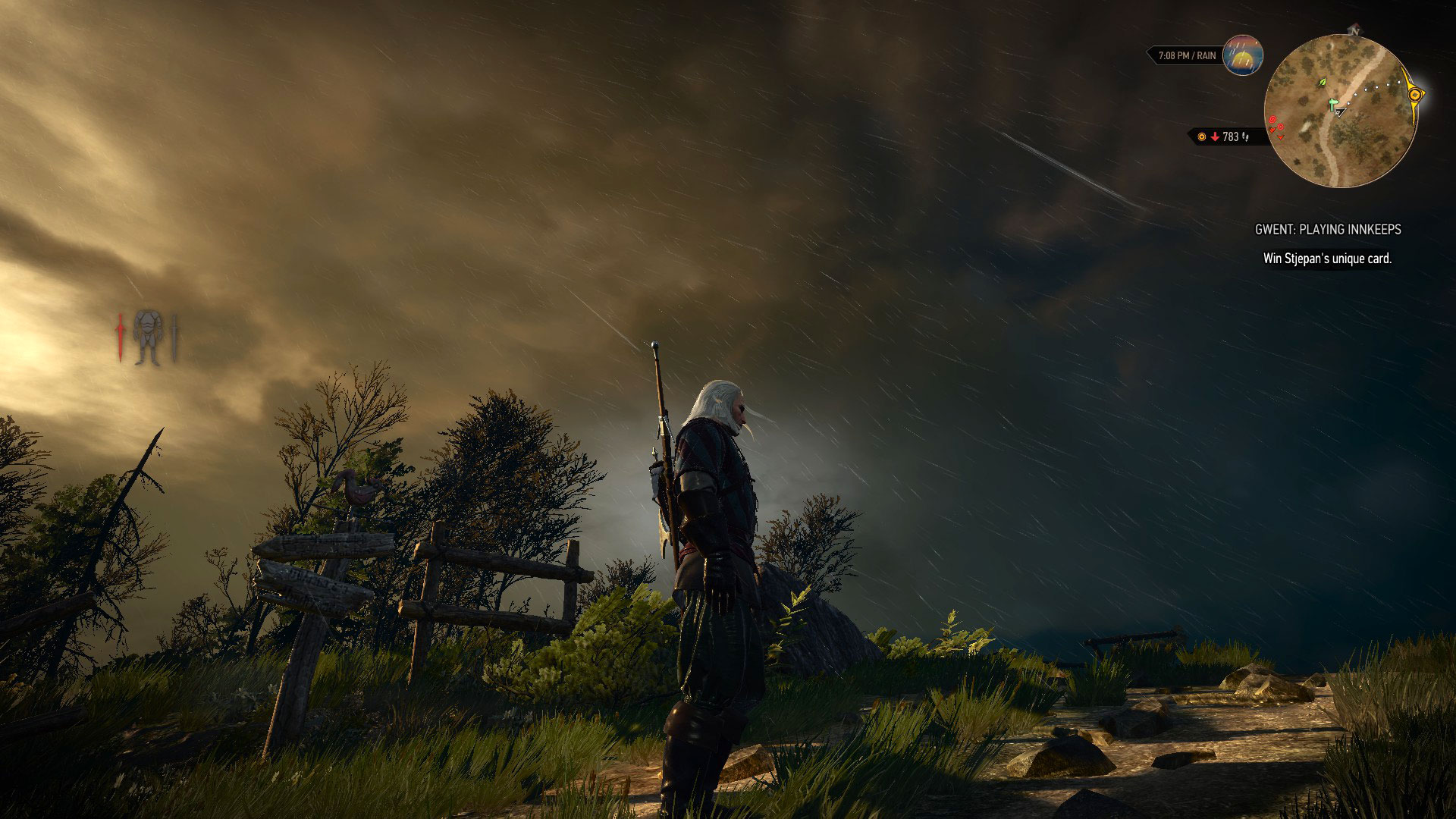The image size is (1456, 819).
Task: Toggle the 7:08 PM / RAIN time display
Action: pyautogui.click(x=1188, y=54)
